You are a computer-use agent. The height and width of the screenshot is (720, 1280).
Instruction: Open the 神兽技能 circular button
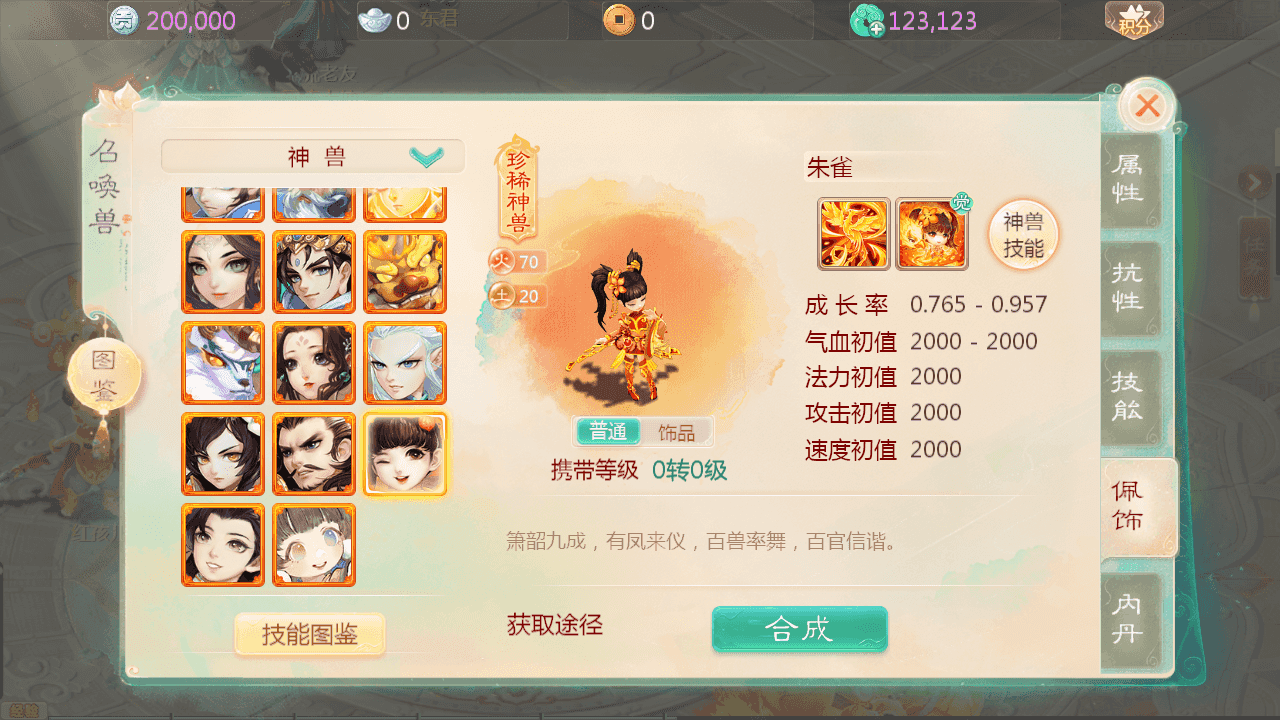pos(1022,233)
